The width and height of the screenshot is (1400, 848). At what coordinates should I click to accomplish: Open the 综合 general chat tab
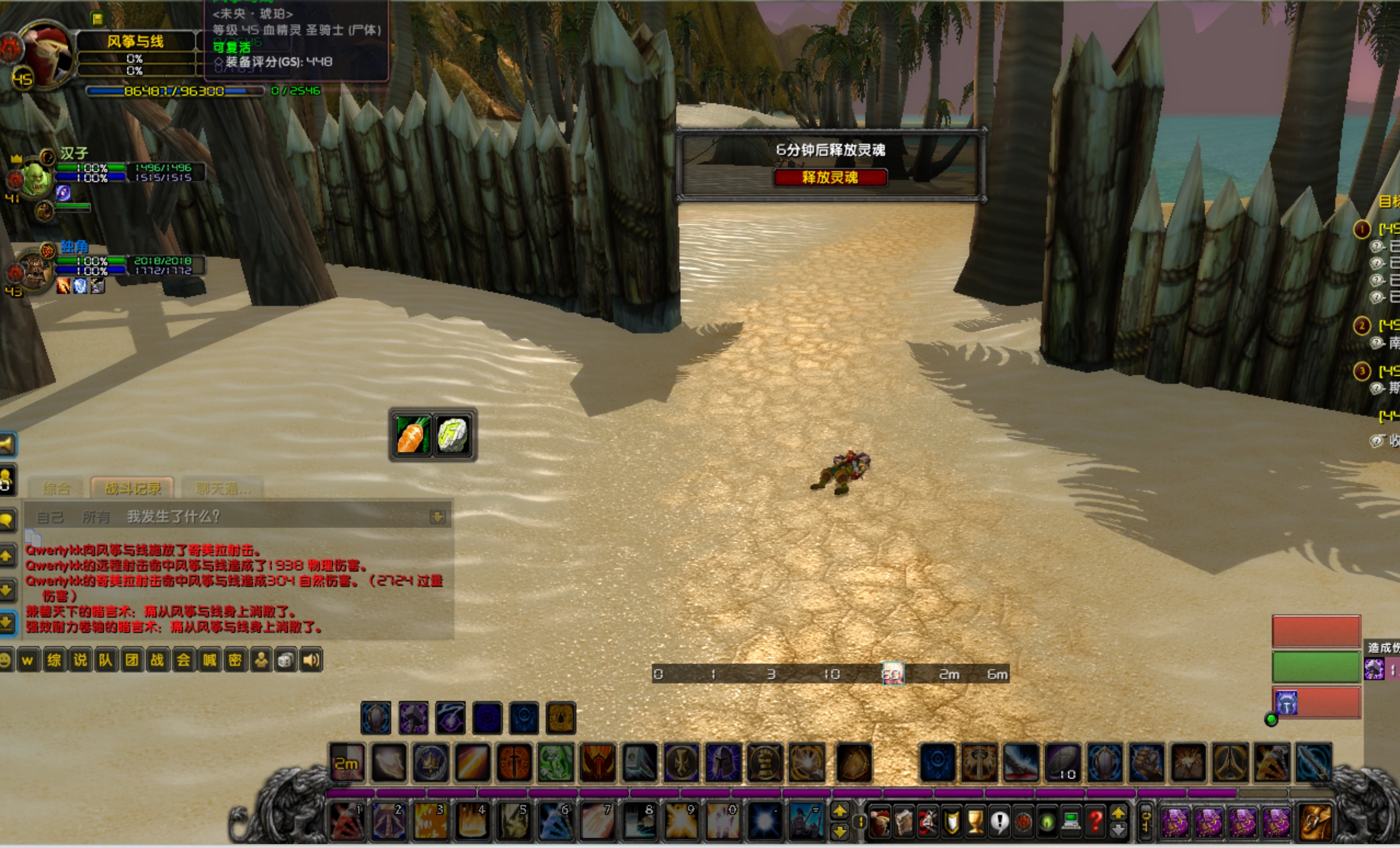tap(56, 488)
